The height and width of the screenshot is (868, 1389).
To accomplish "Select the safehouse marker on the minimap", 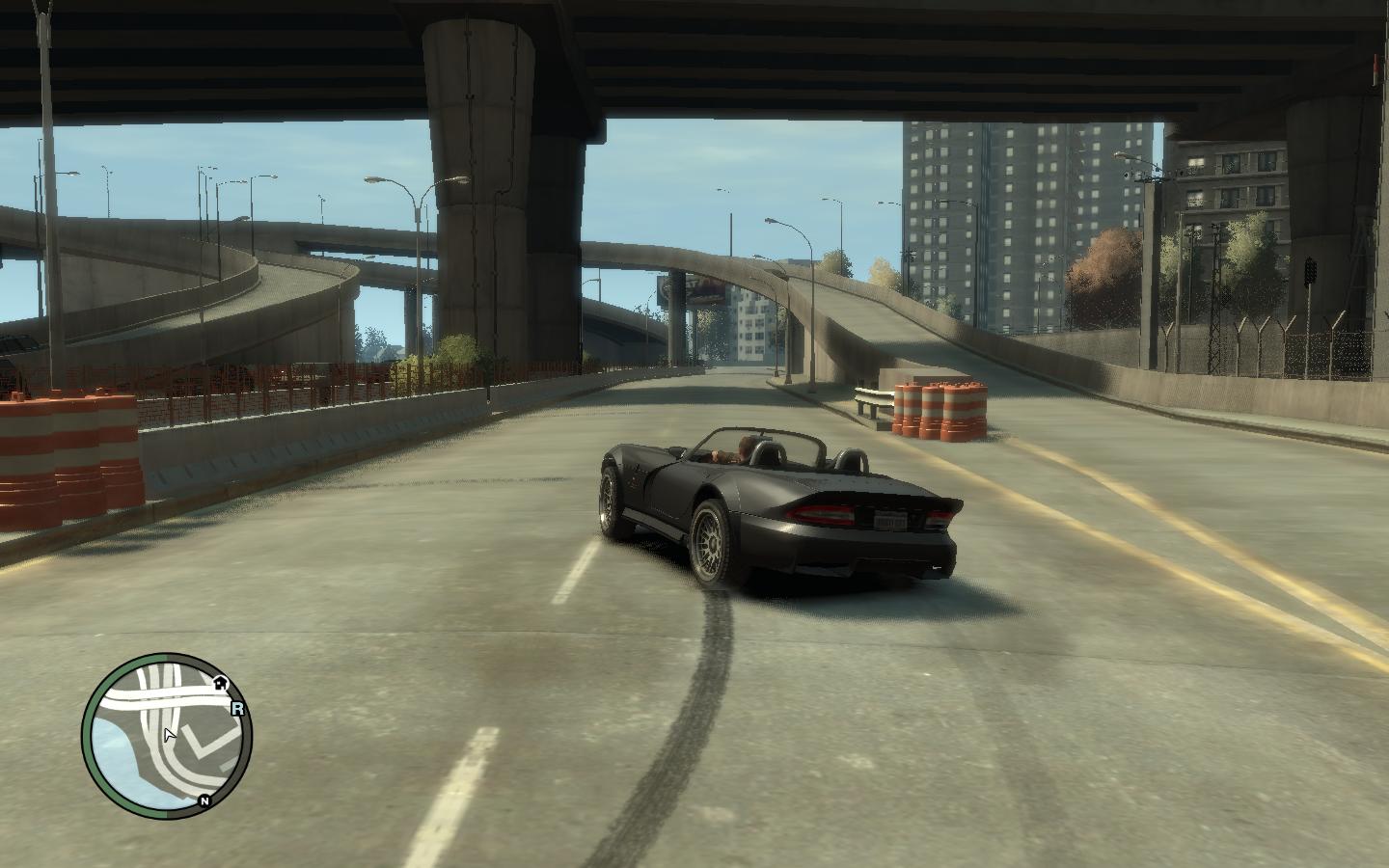I will tap(220, 684).
